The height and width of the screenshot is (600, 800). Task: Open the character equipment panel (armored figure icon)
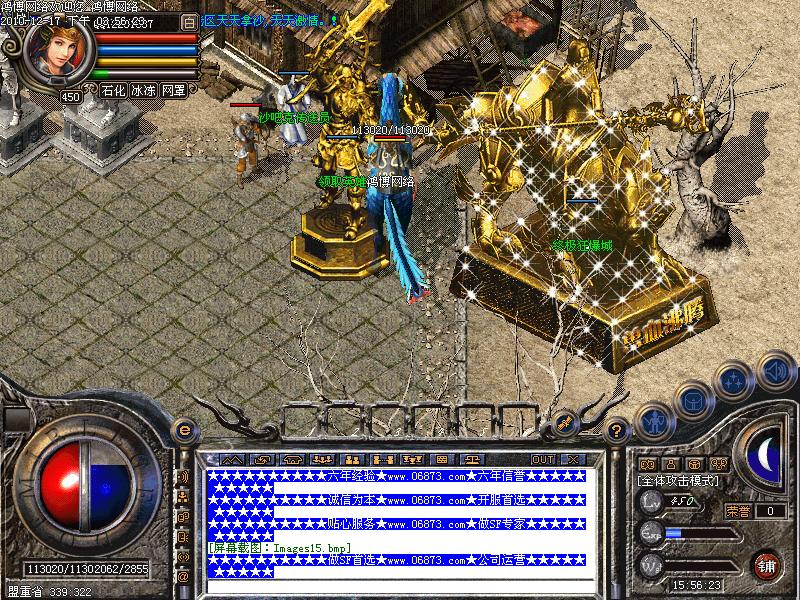(653, 421)
